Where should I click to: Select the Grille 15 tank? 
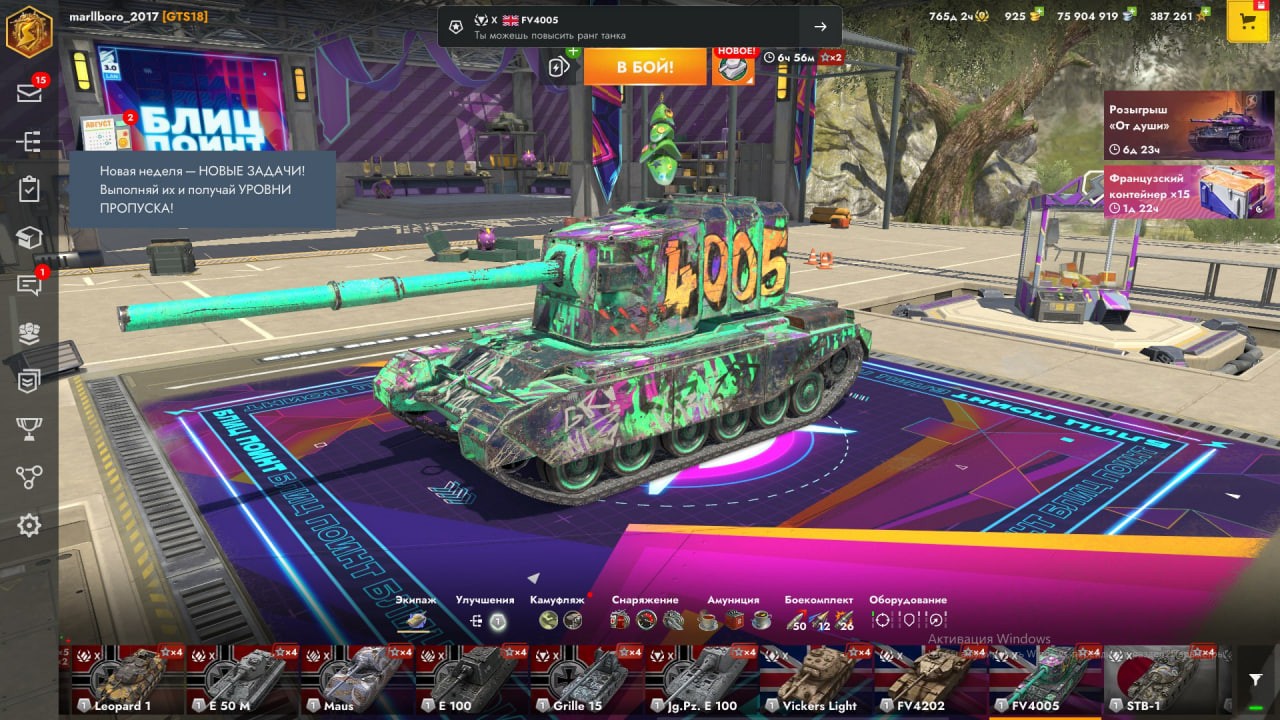point(586,679)
